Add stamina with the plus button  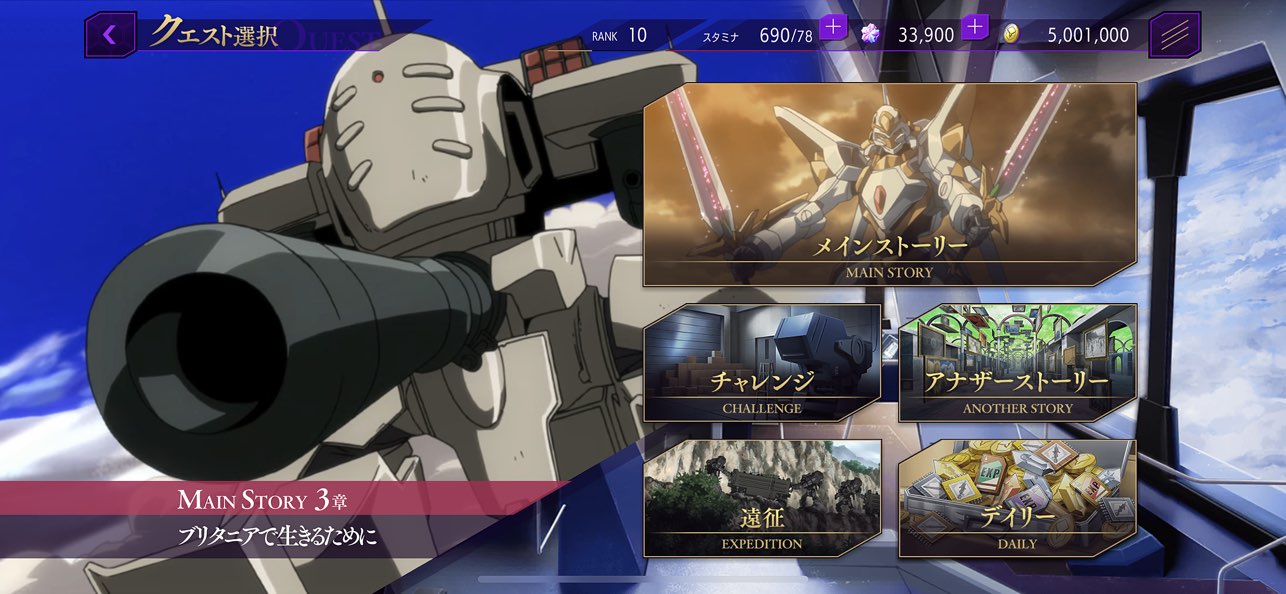point(833,27)
